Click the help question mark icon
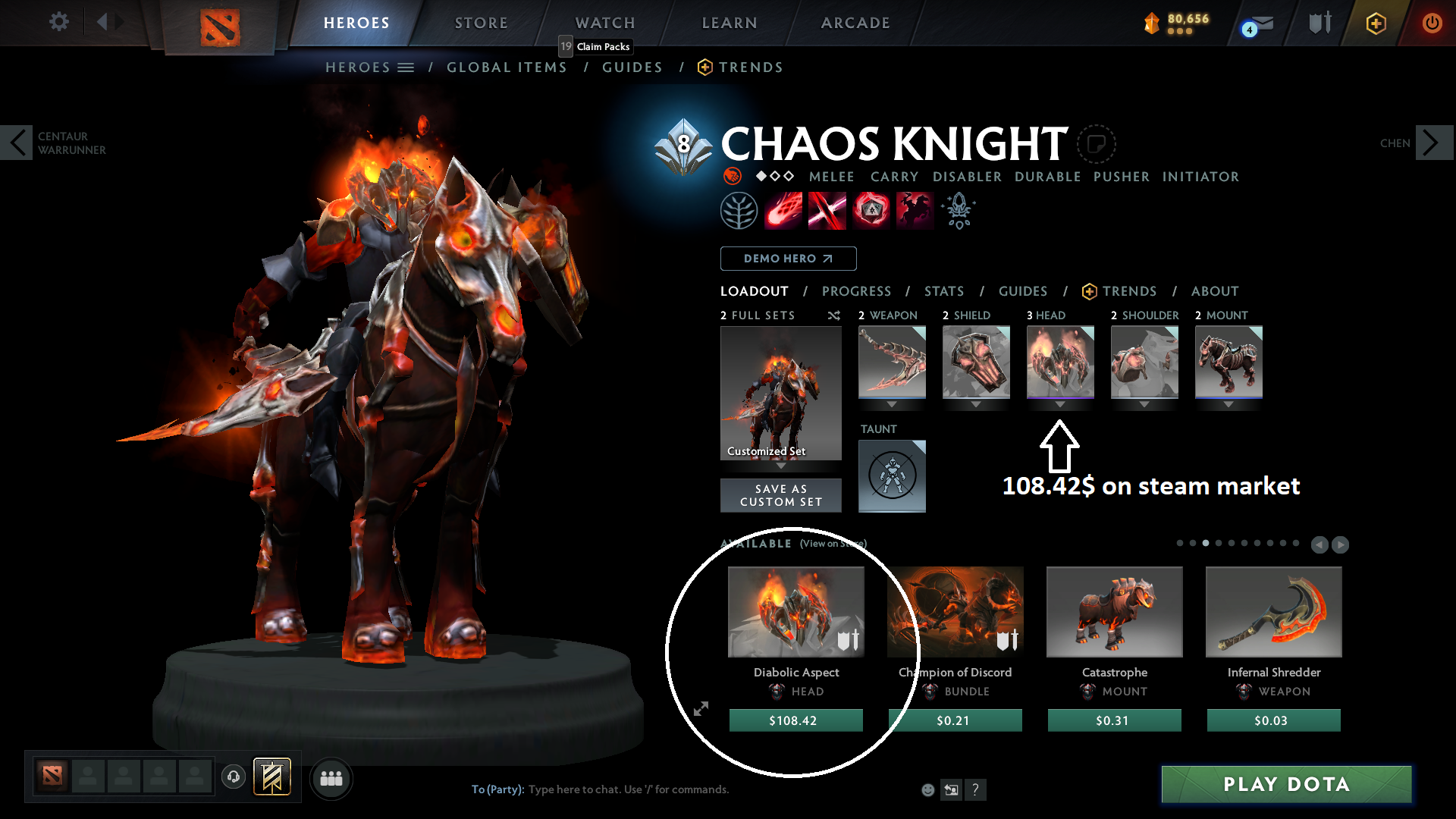 click(x=976, y=789)
